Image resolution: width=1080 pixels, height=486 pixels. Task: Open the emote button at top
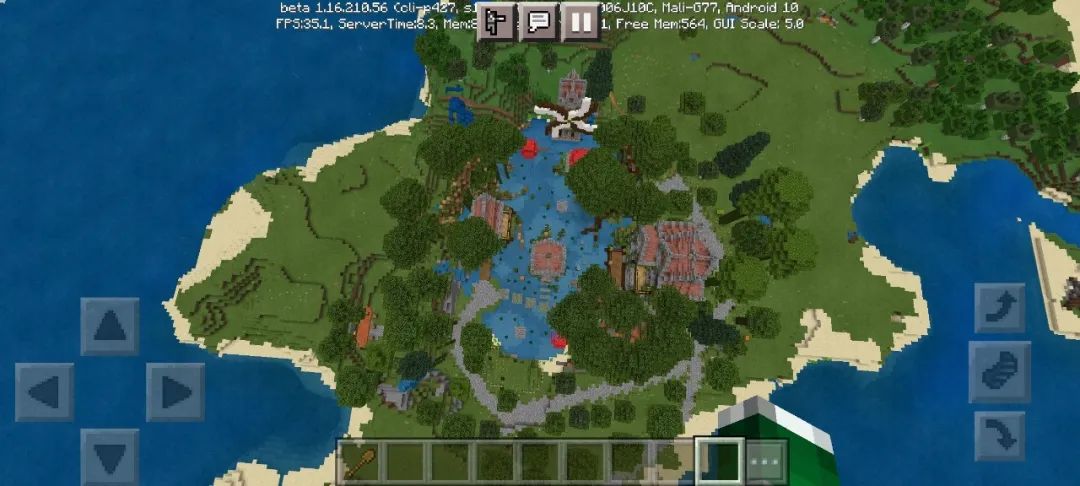(x=496, y=21)
